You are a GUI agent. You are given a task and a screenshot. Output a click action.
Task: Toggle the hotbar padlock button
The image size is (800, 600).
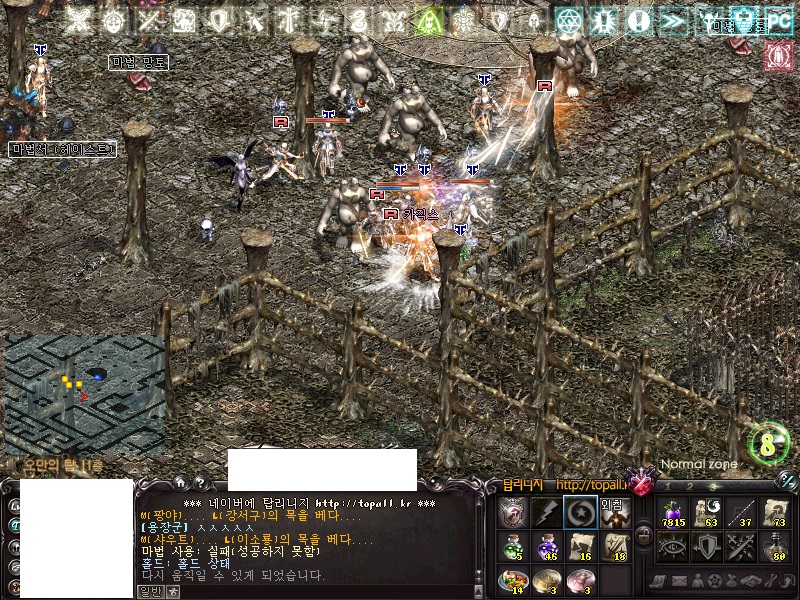[x=644, y=536]
